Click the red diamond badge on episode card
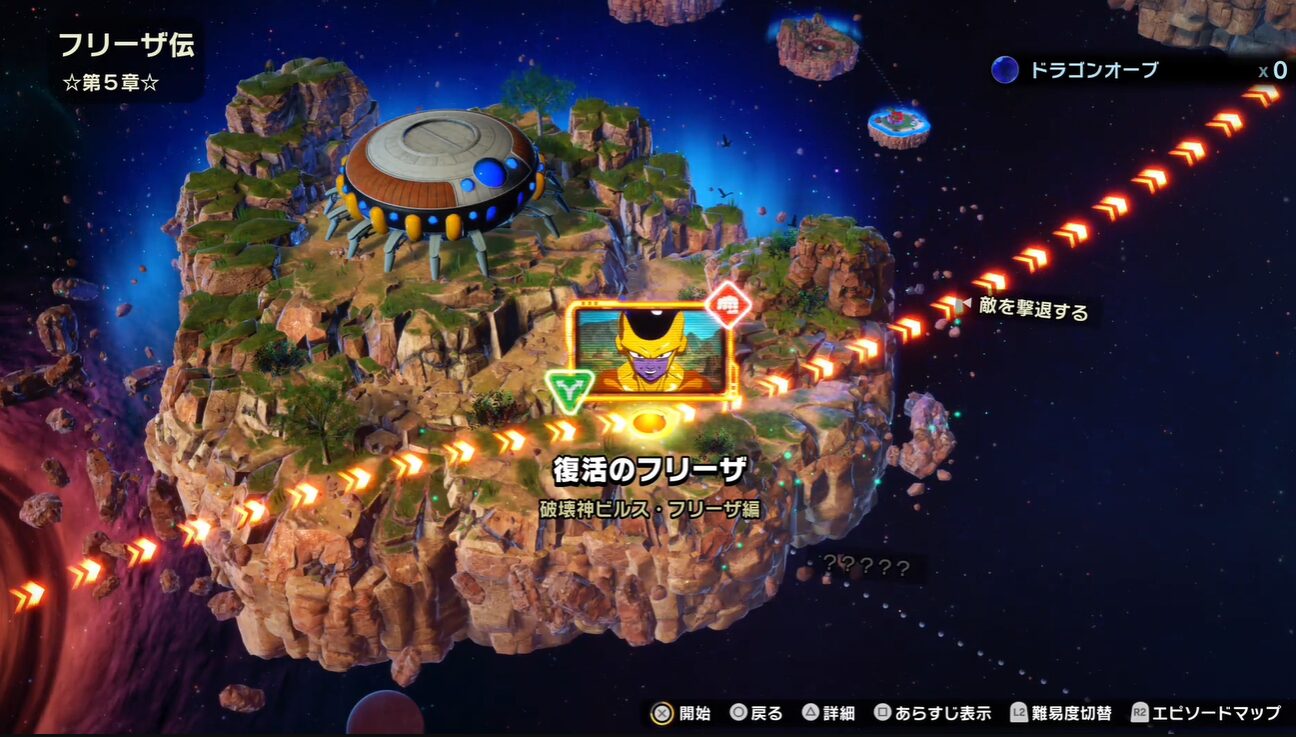The image size is (1296, 737). [x=728, y=306]
